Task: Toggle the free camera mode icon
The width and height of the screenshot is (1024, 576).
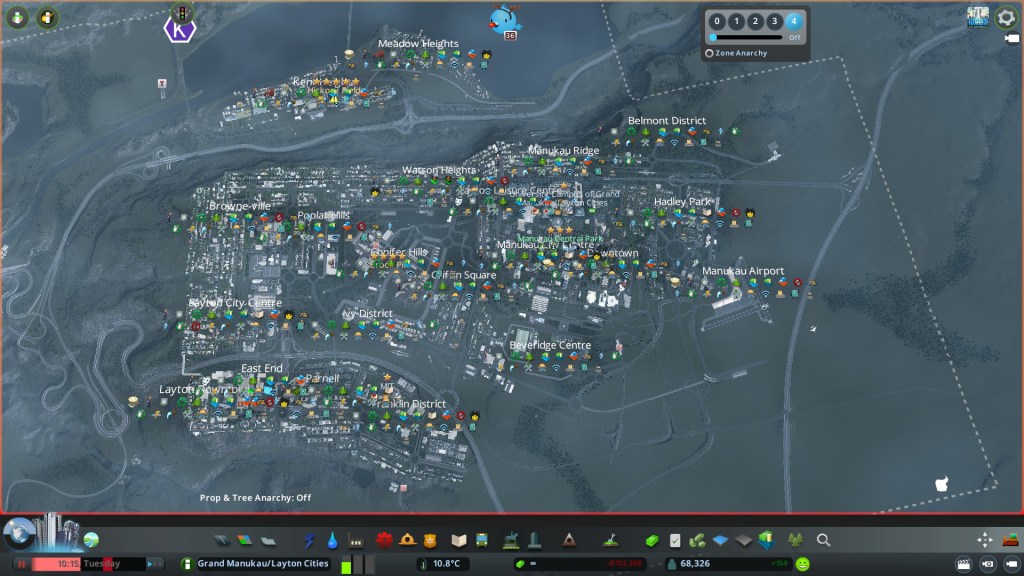Action: 987,564
